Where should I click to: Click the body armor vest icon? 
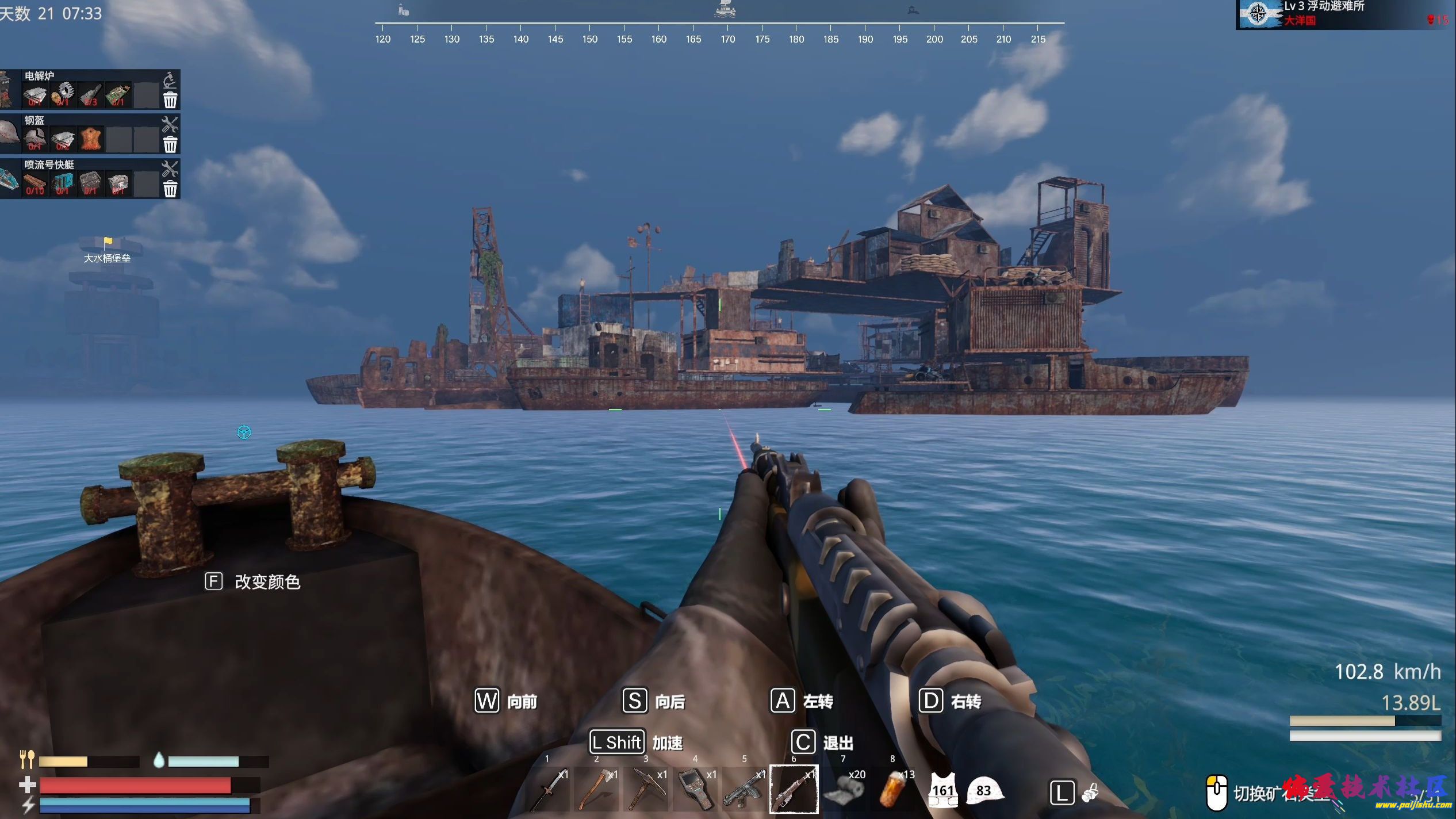(x=942, y=790)
